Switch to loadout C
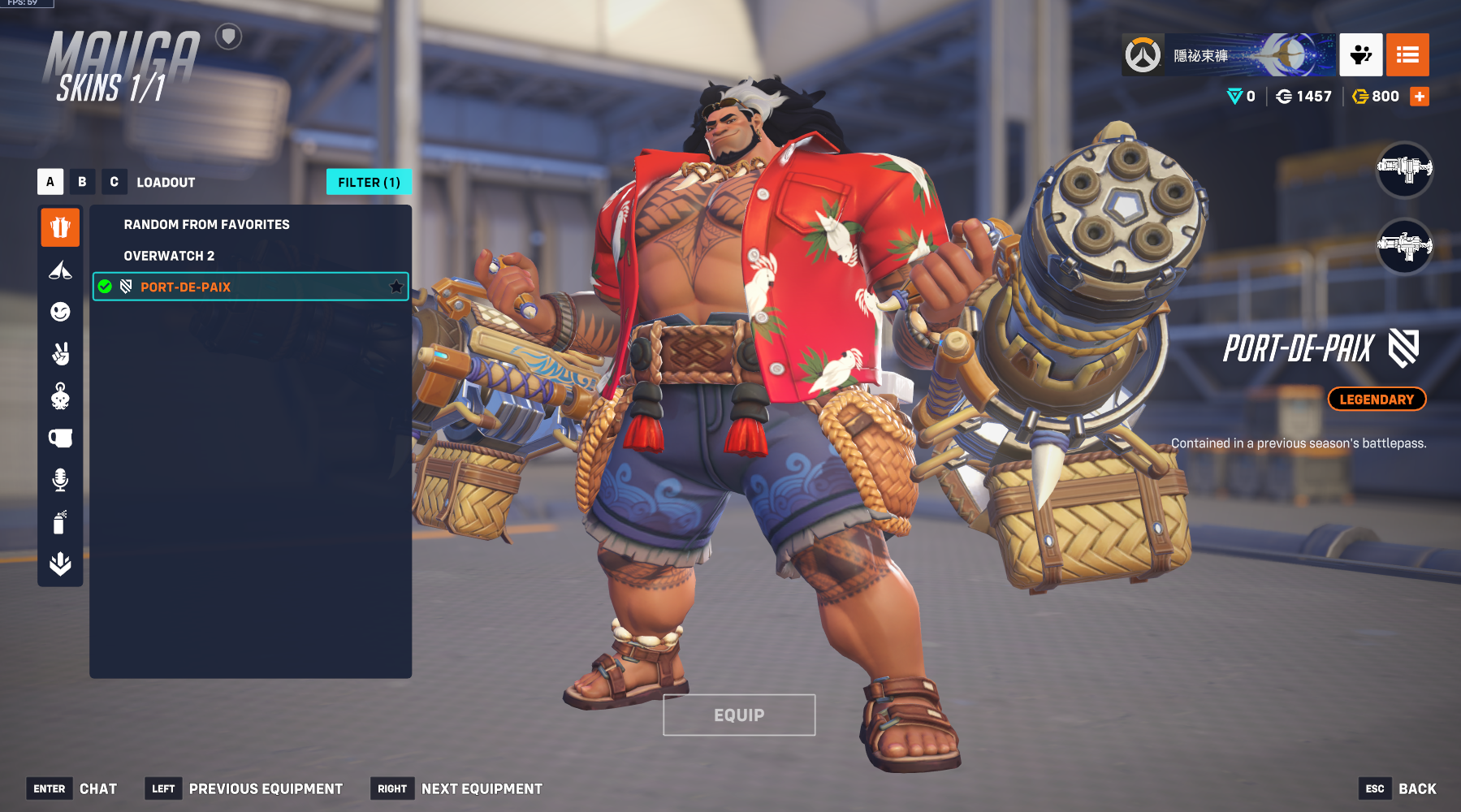This screenshot has height=812, width=1461. (x=114, y=182)
